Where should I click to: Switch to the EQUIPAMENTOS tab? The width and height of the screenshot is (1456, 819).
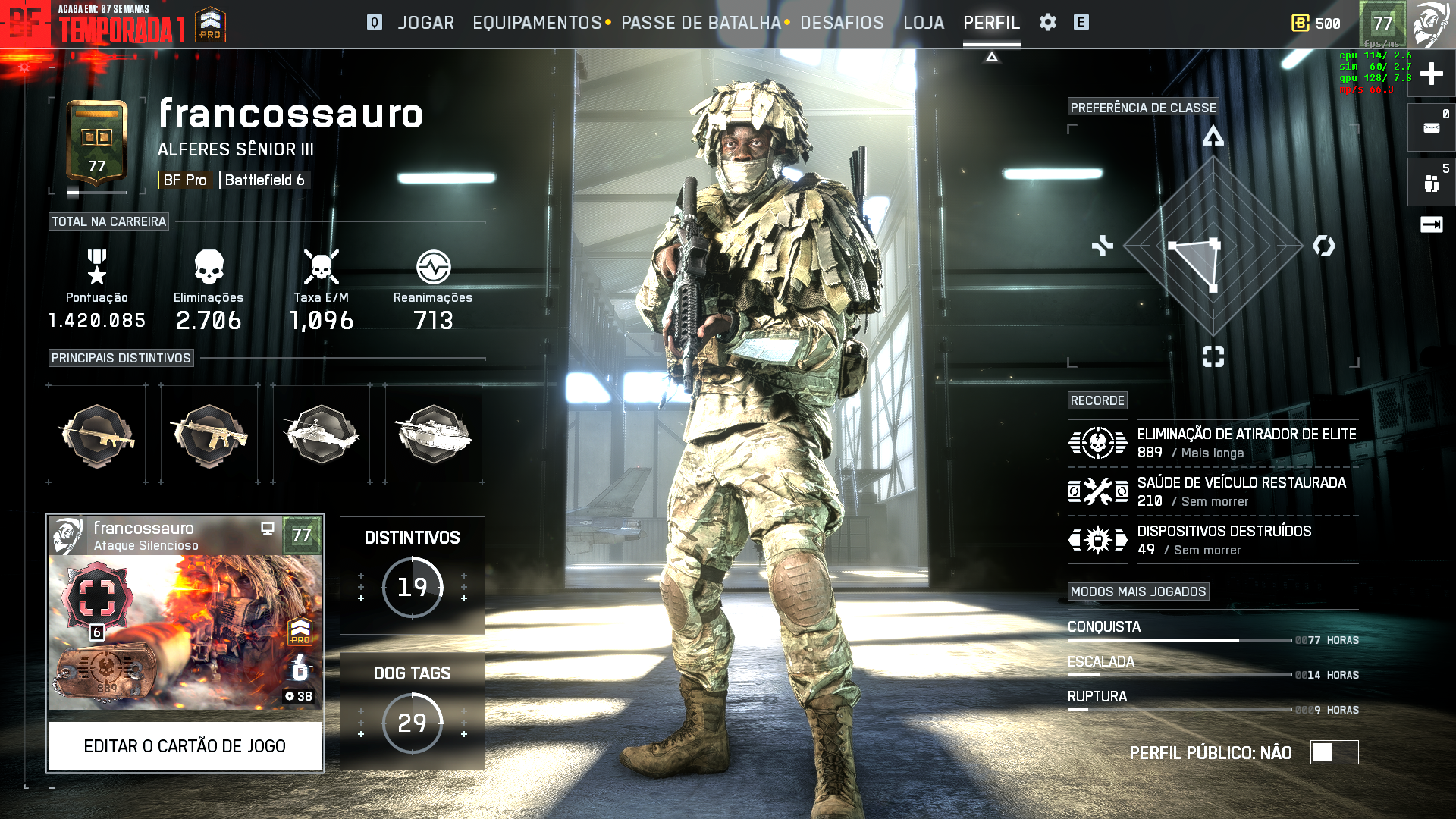537,23
